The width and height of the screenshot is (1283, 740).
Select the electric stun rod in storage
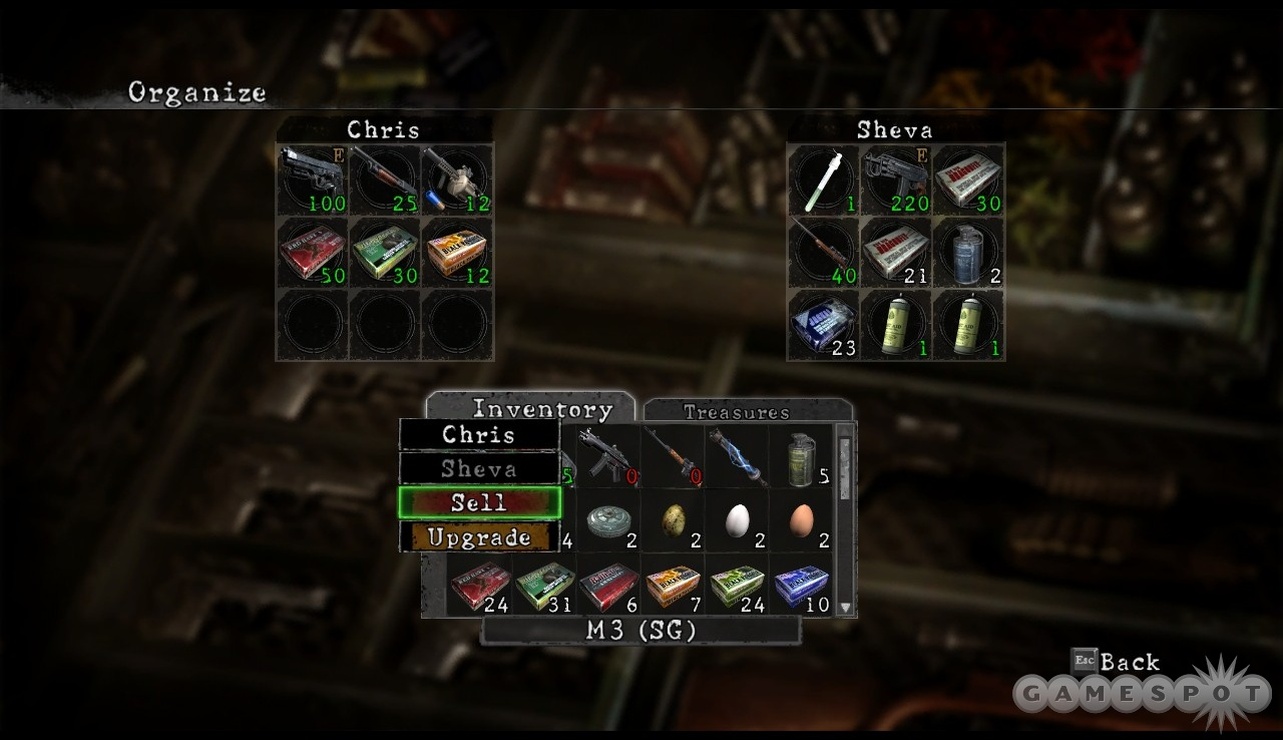736,455
